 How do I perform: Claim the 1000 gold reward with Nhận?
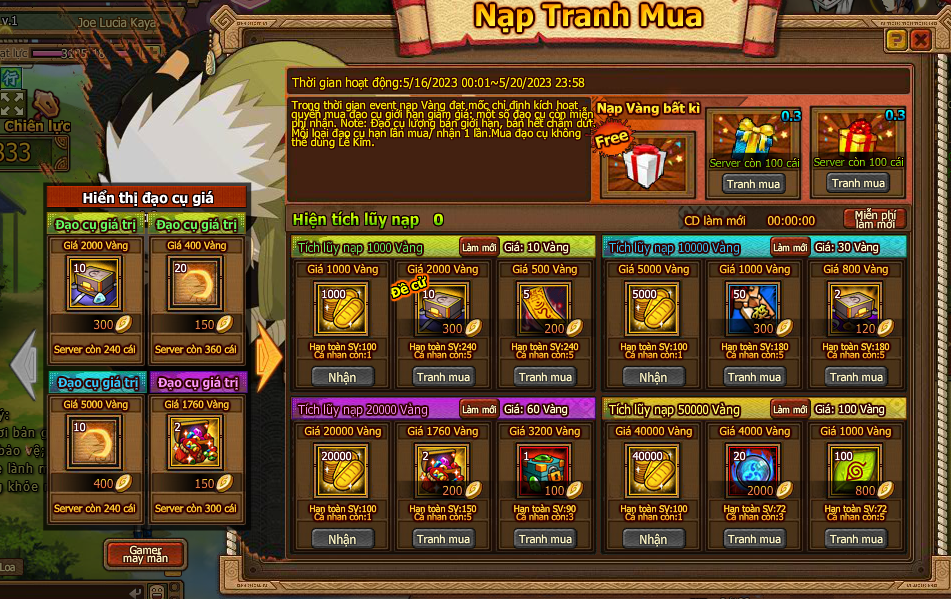coord(342,377)
